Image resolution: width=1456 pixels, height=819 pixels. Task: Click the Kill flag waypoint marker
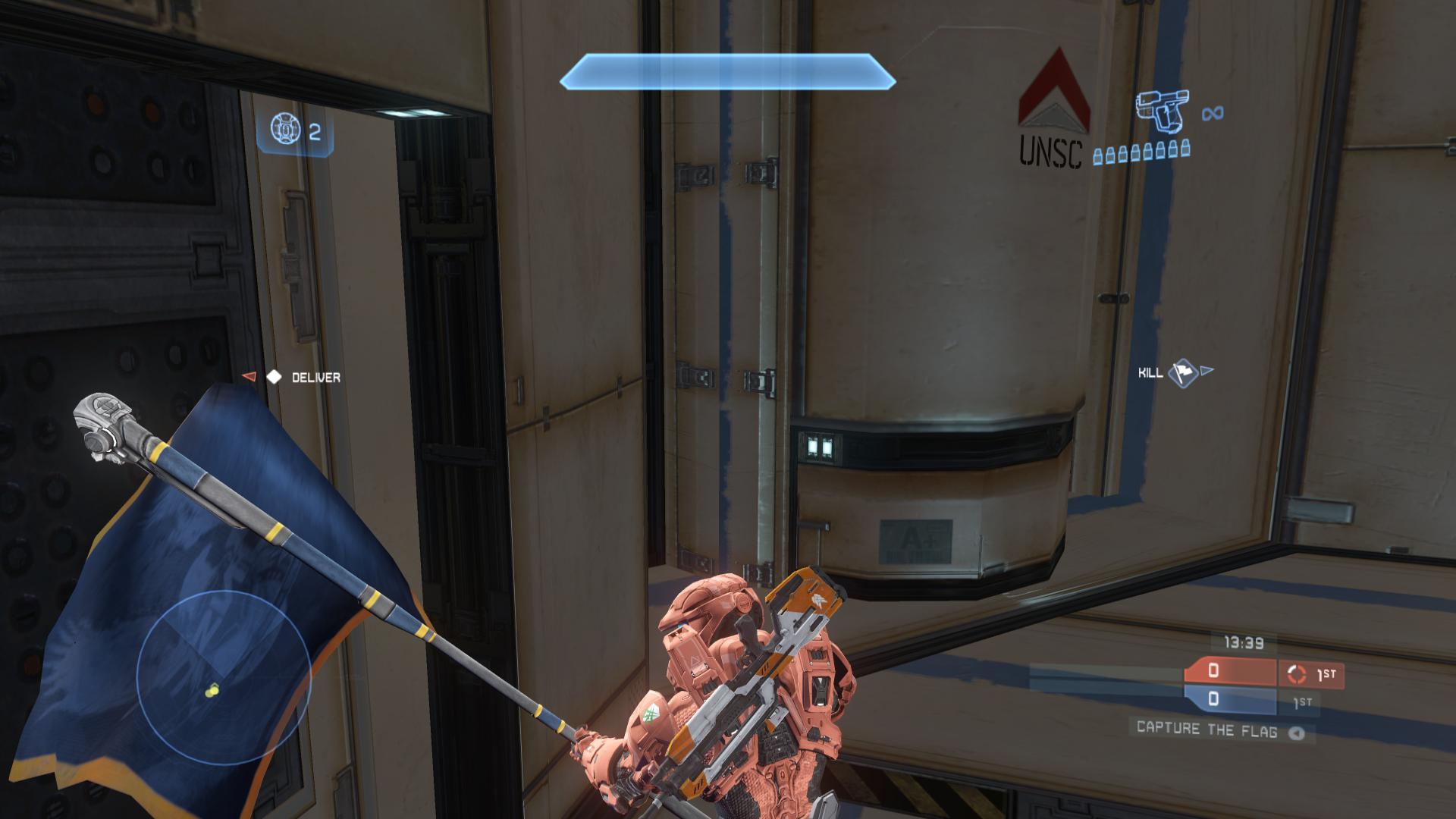pyautogui.click(x=1182, y=372)
